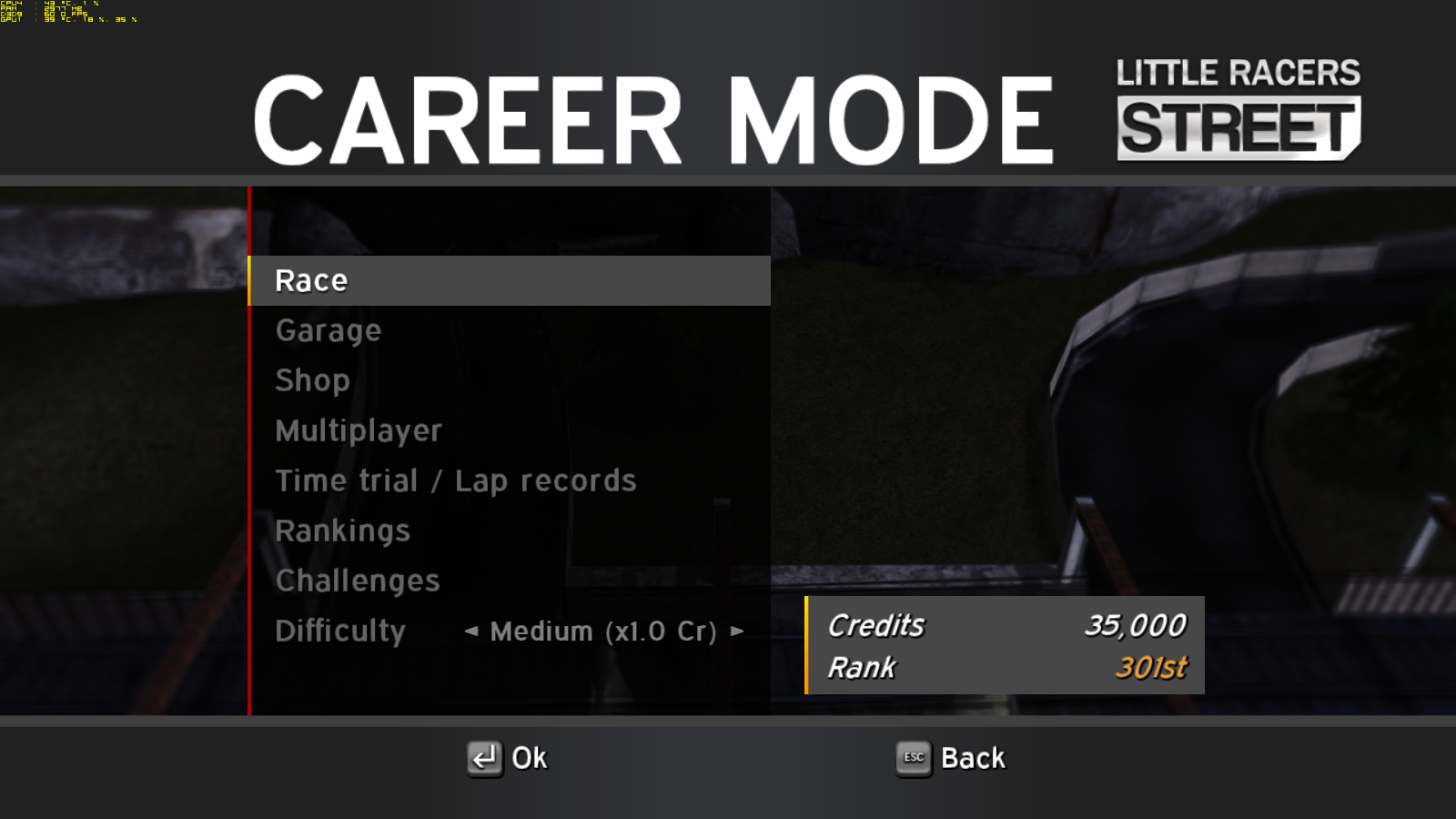Open Time trial / Lap records

[x=455, y=480]
